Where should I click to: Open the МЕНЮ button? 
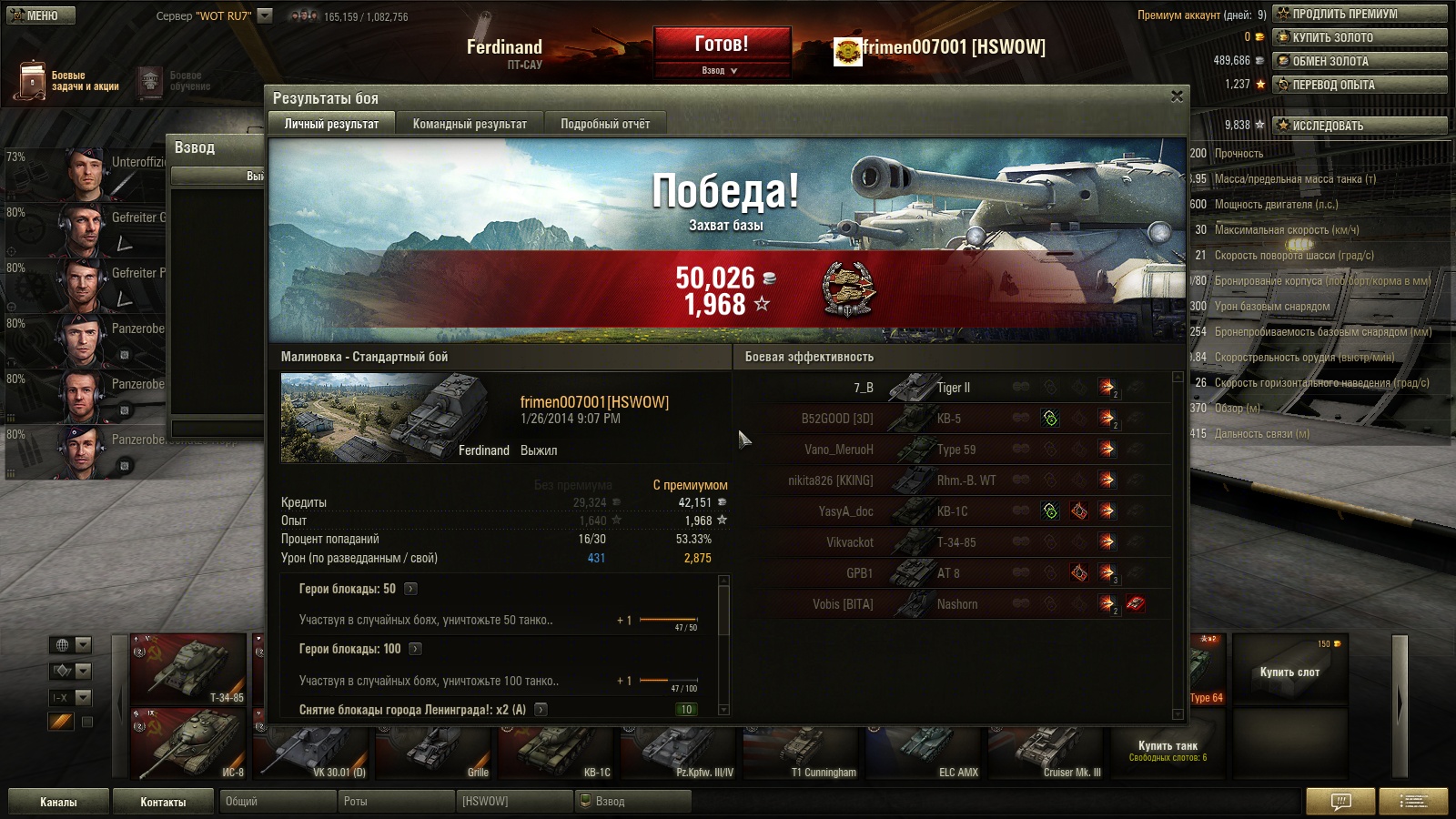(x=41, y=15)
